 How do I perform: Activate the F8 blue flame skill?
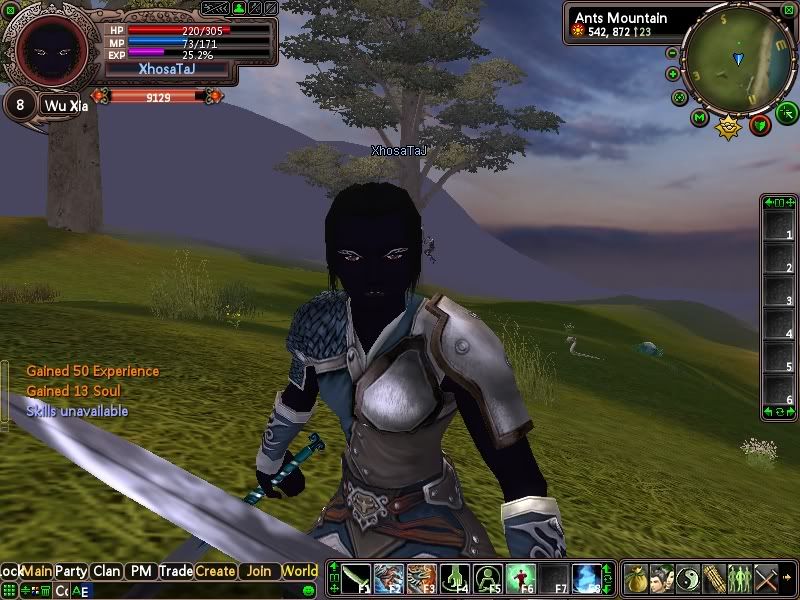[x=586, y=578]
